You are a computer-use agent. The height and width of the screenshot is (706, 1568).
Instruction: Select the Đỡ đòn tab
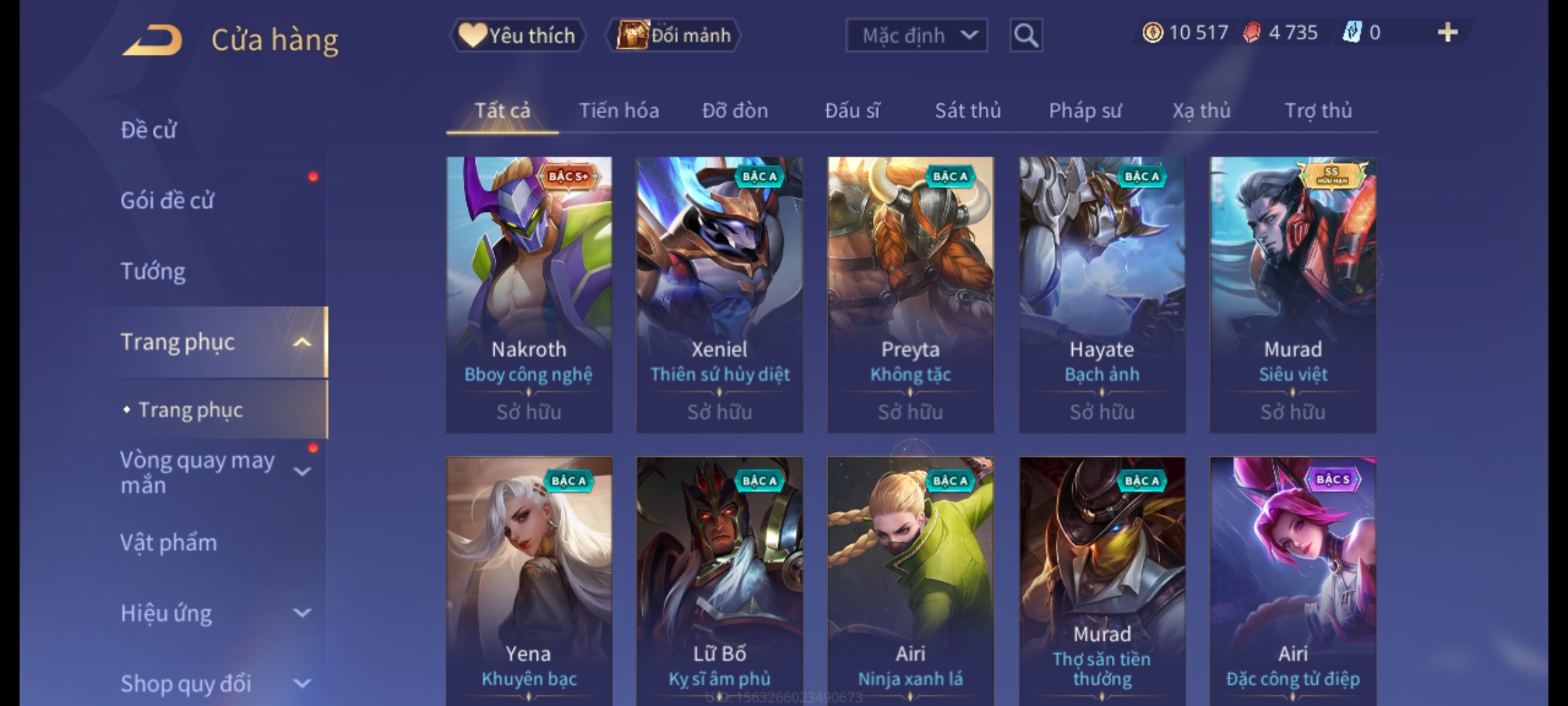pos(735,110)
